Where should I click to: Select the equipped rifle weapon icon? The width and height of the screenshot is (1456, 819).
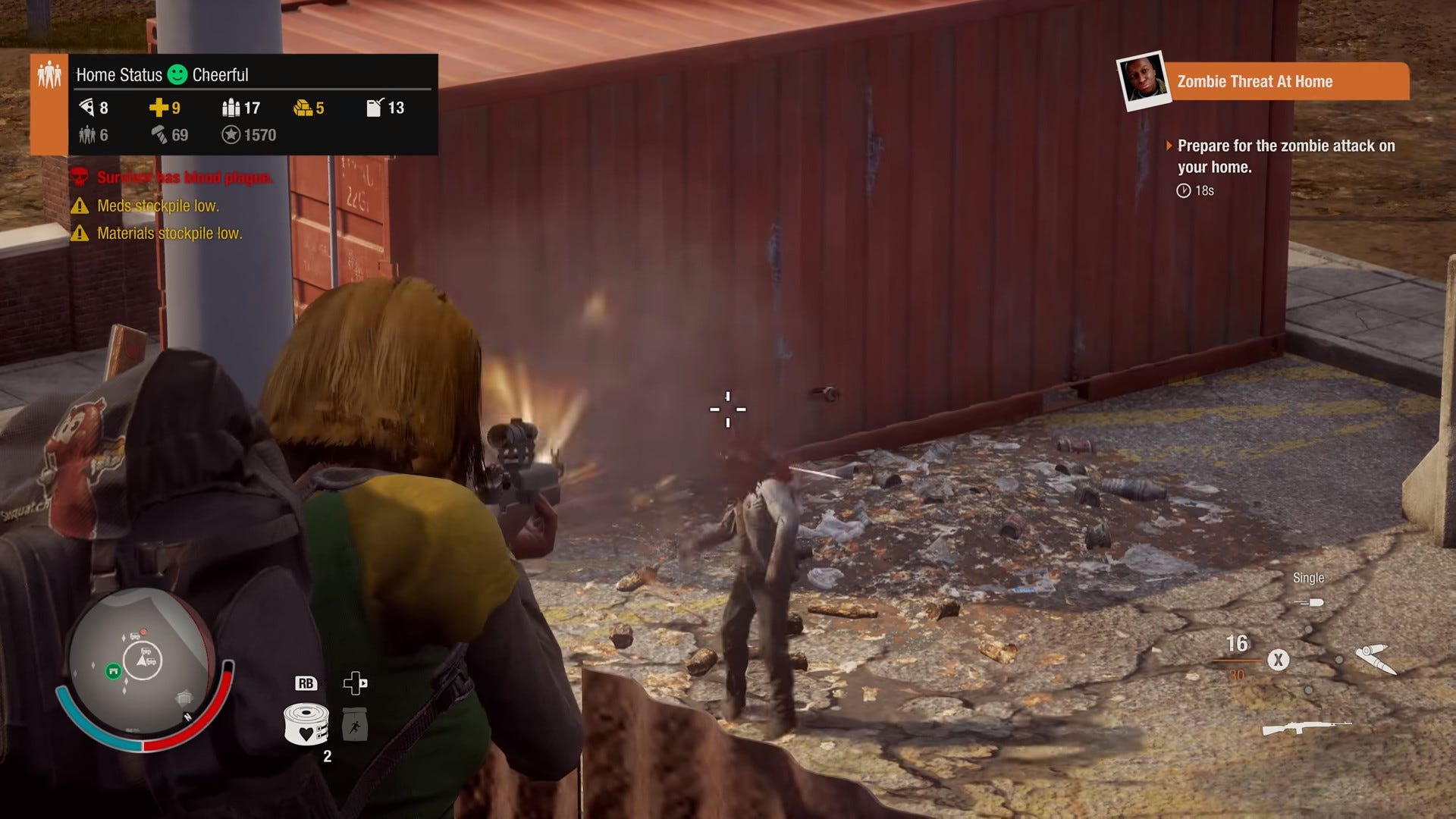1306,728
